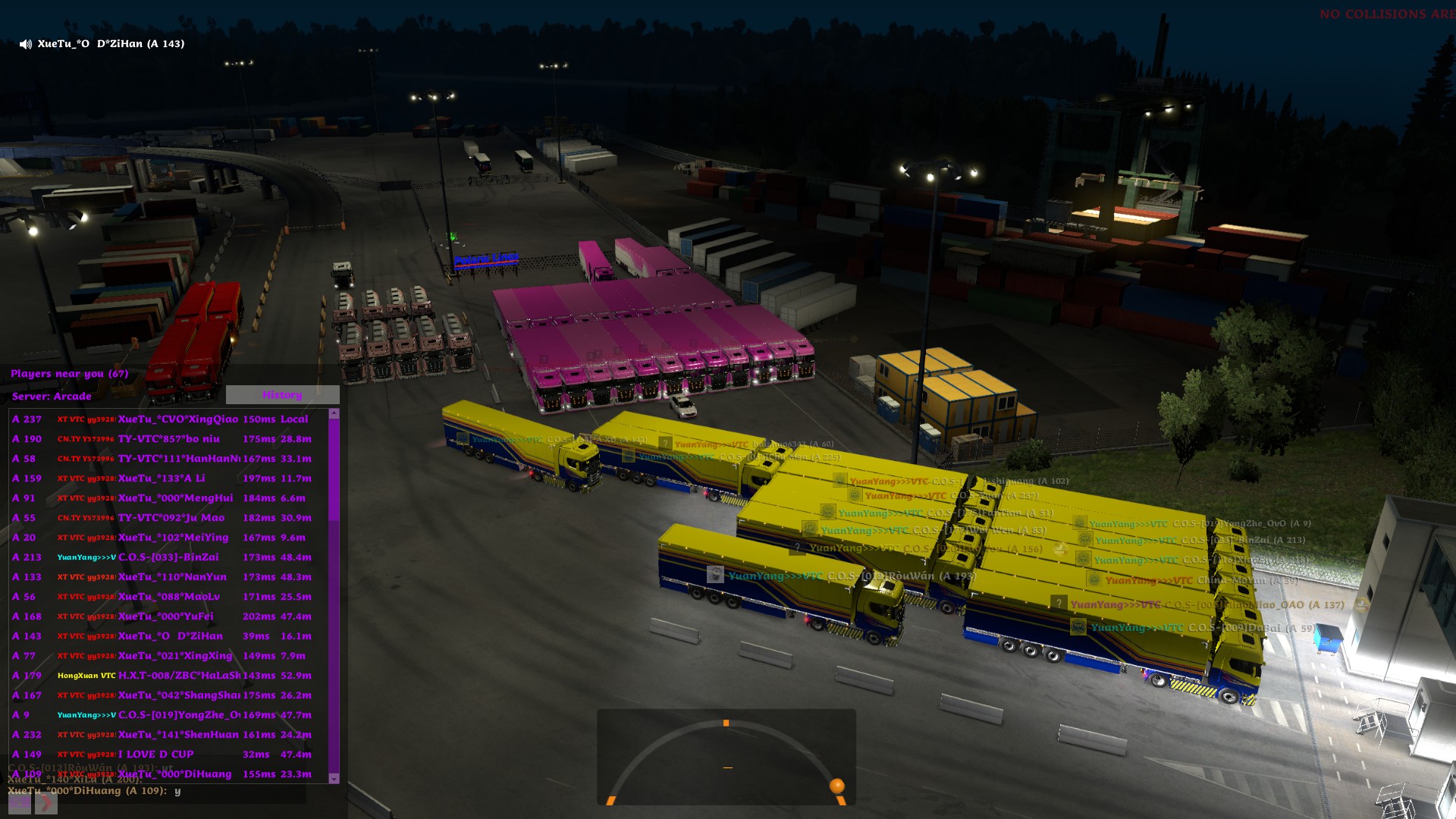Choose the I LOVE D CUP player
The height and width of the screenshot is (819, 1456).
(155, 755)
